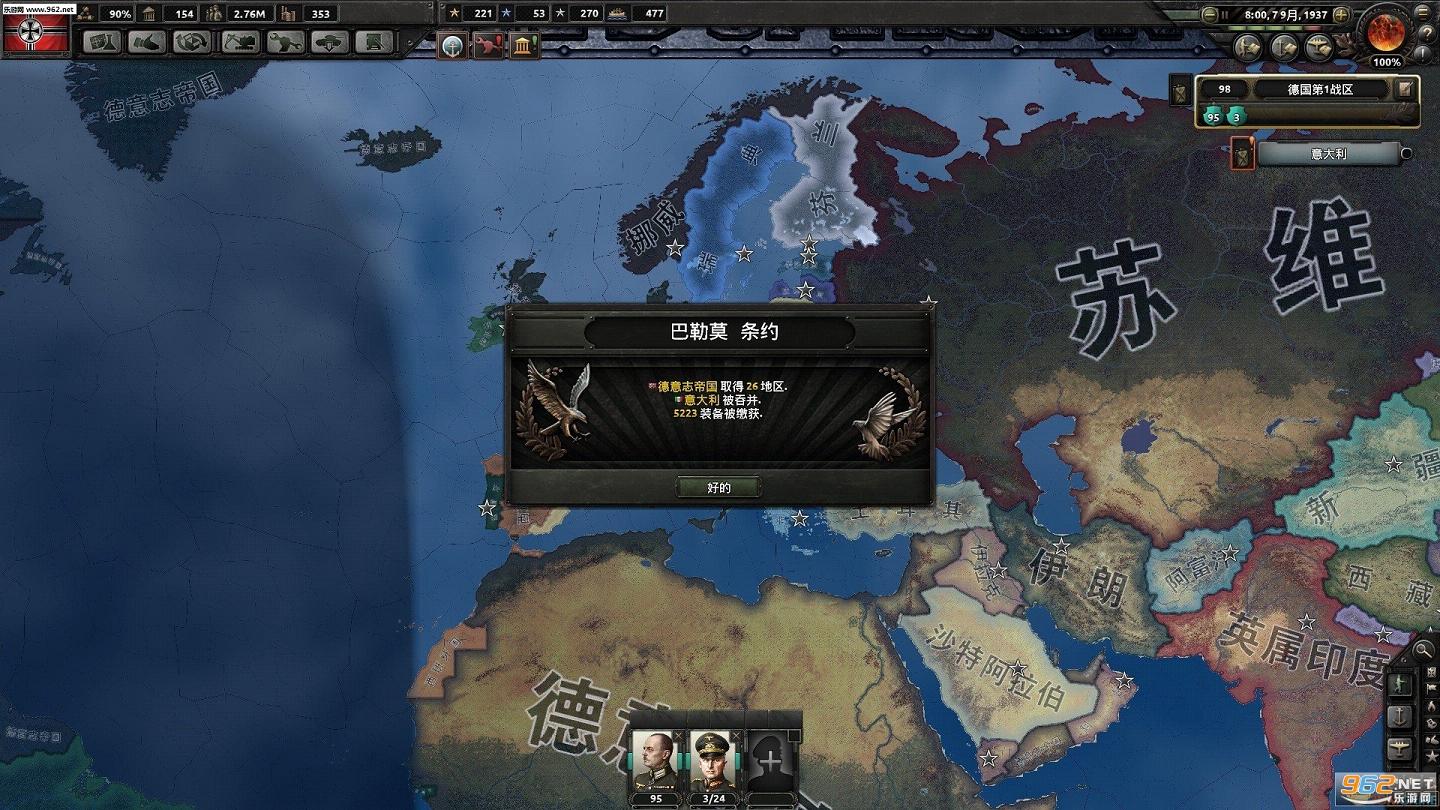Open the trade arrows menu
This screenshot has width=1440, height=810.
coord(192,42)
